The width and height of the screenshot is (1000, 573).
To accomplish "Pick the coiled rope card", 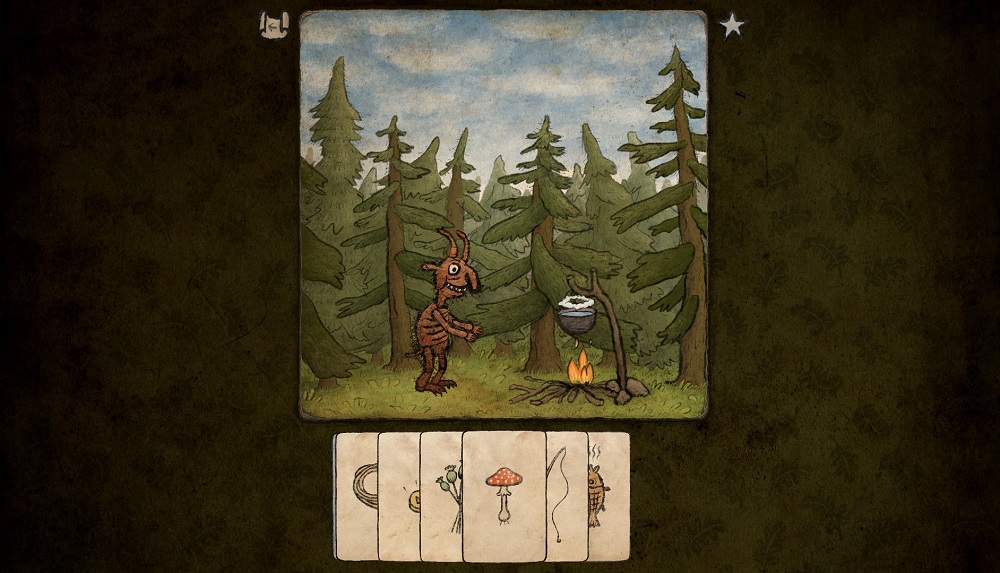I will [x=356, y=495].
